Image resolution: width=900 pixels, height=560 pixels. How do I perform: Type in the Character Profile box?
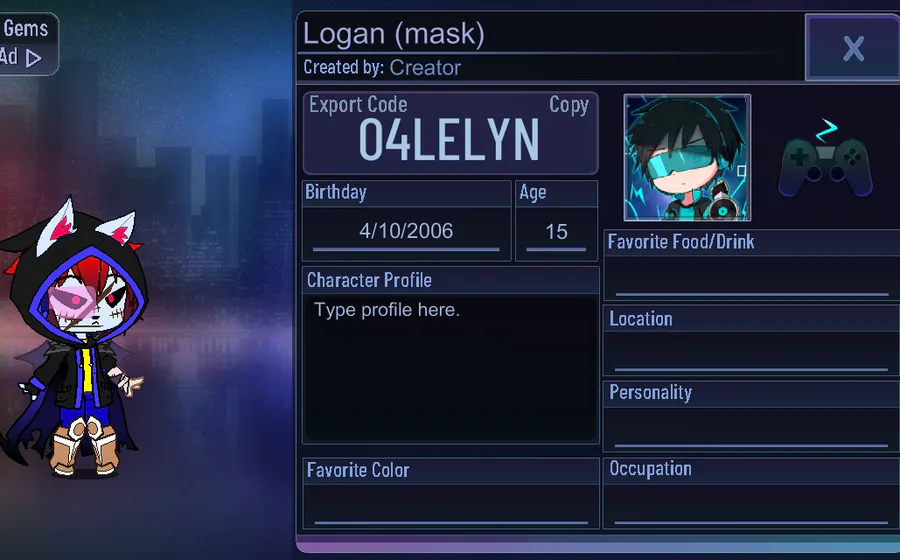click(x=450, y=368)
